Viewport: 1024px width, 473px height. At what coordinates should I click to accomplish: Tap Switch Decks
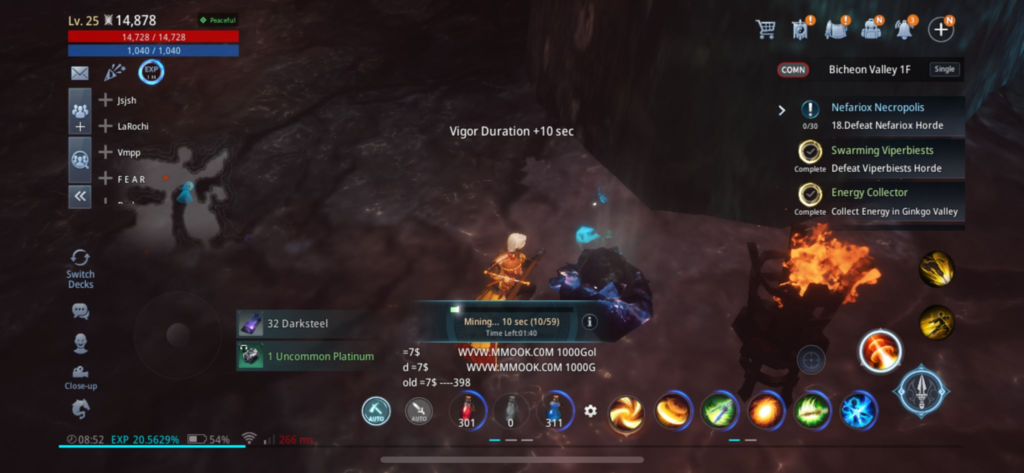pyautogui.click(x=80, y=267)
